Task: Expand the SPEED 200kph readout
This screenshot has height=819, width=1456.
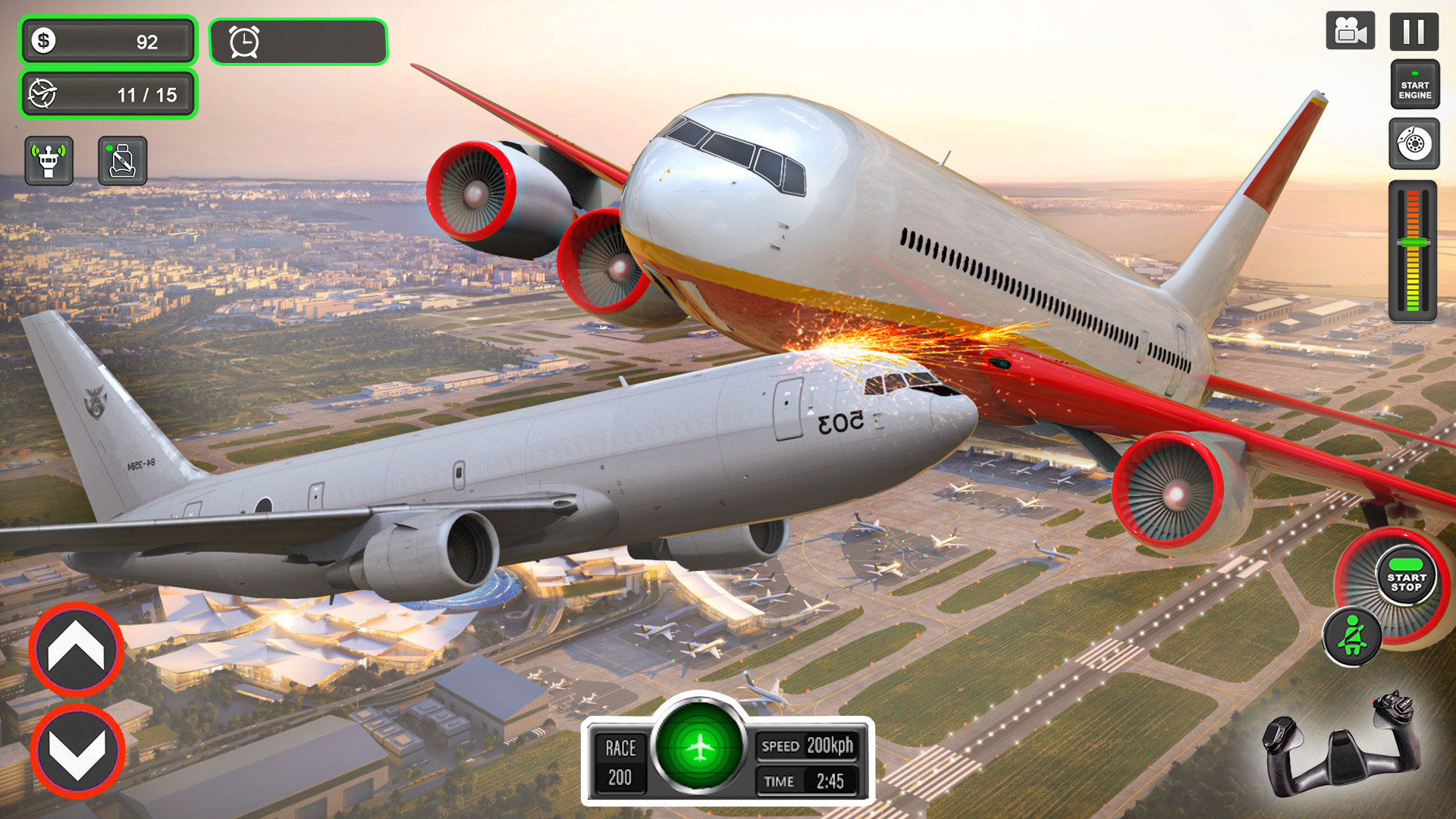Action: [808, 745]
